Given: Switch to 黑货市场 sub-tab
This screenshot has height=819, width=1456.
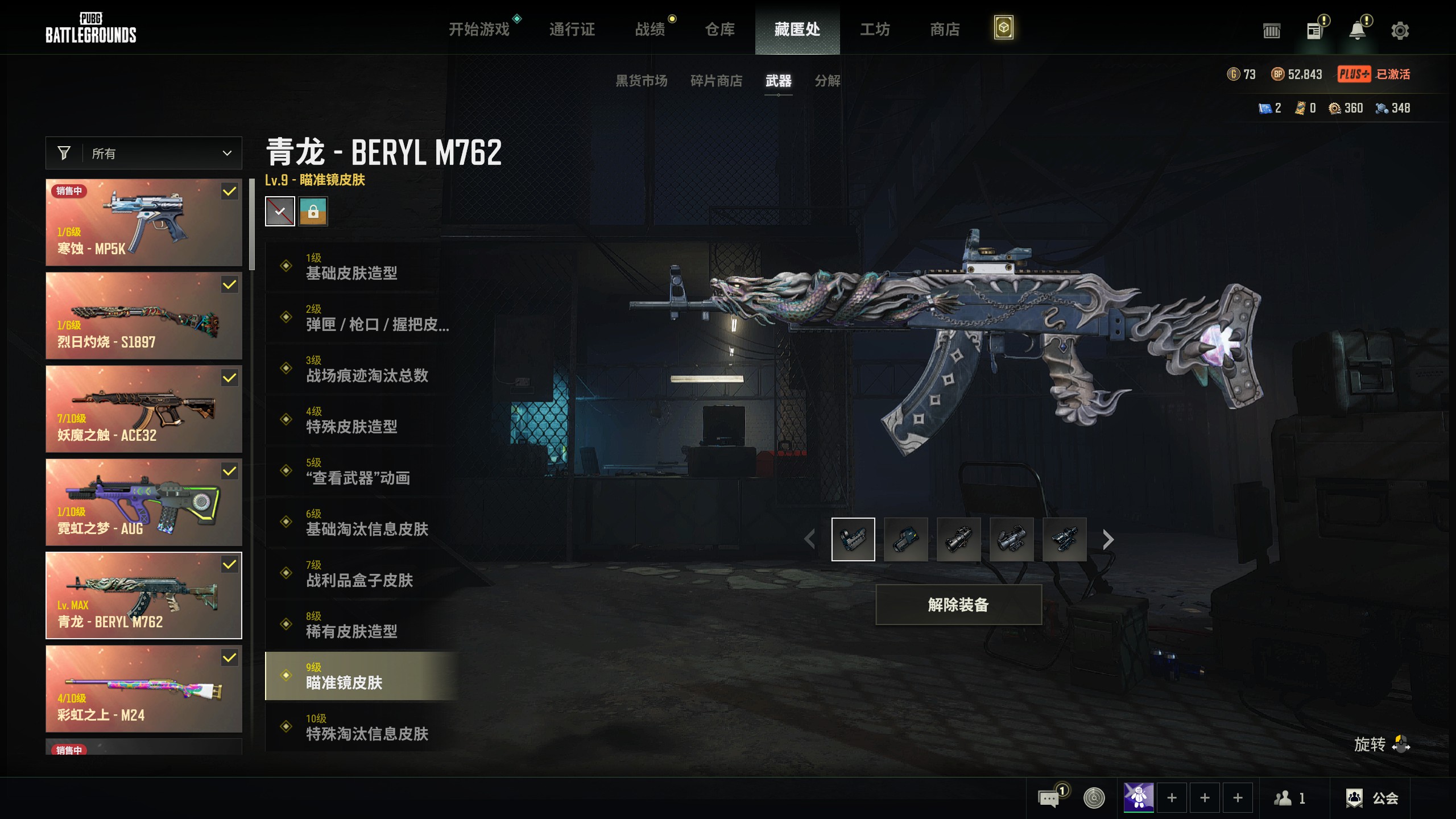Looking at the screenshot, I should point(641,81).
